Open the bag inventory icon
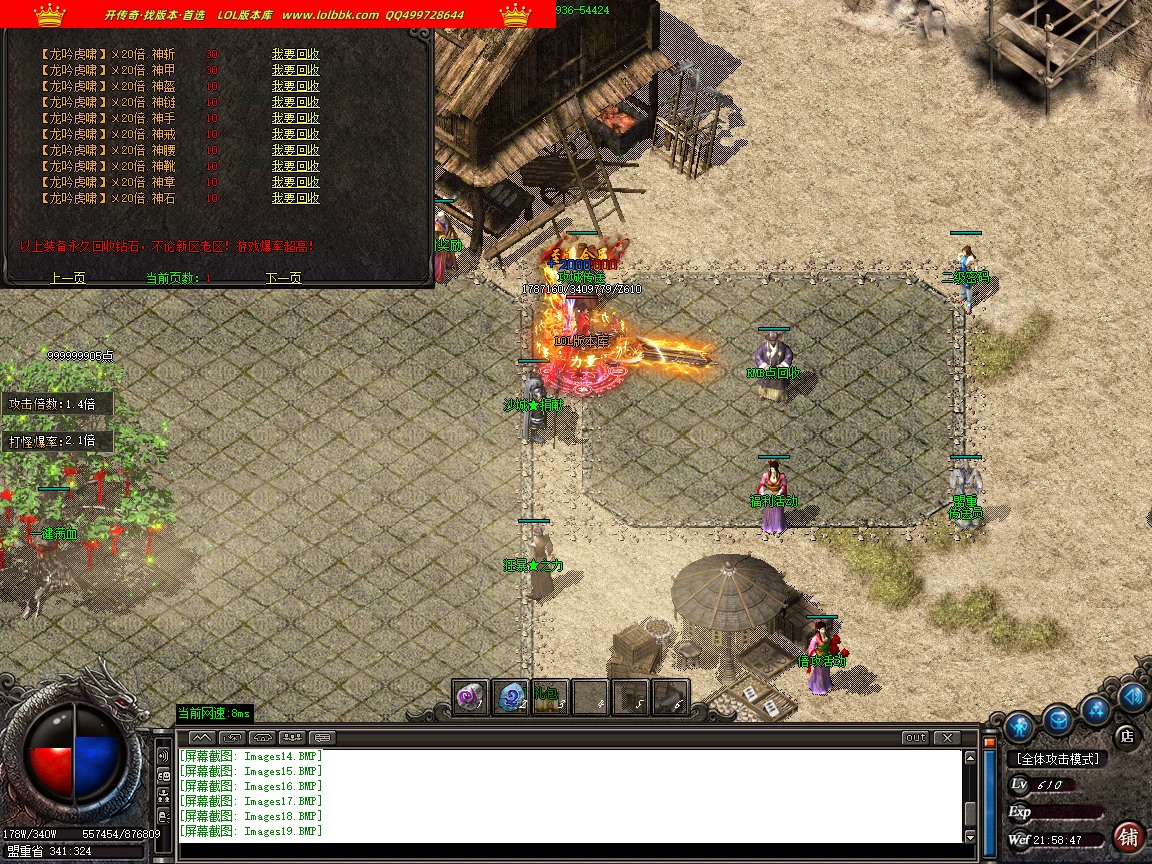This screenshot has width=1152, height=864. (x=1058, y=719)
